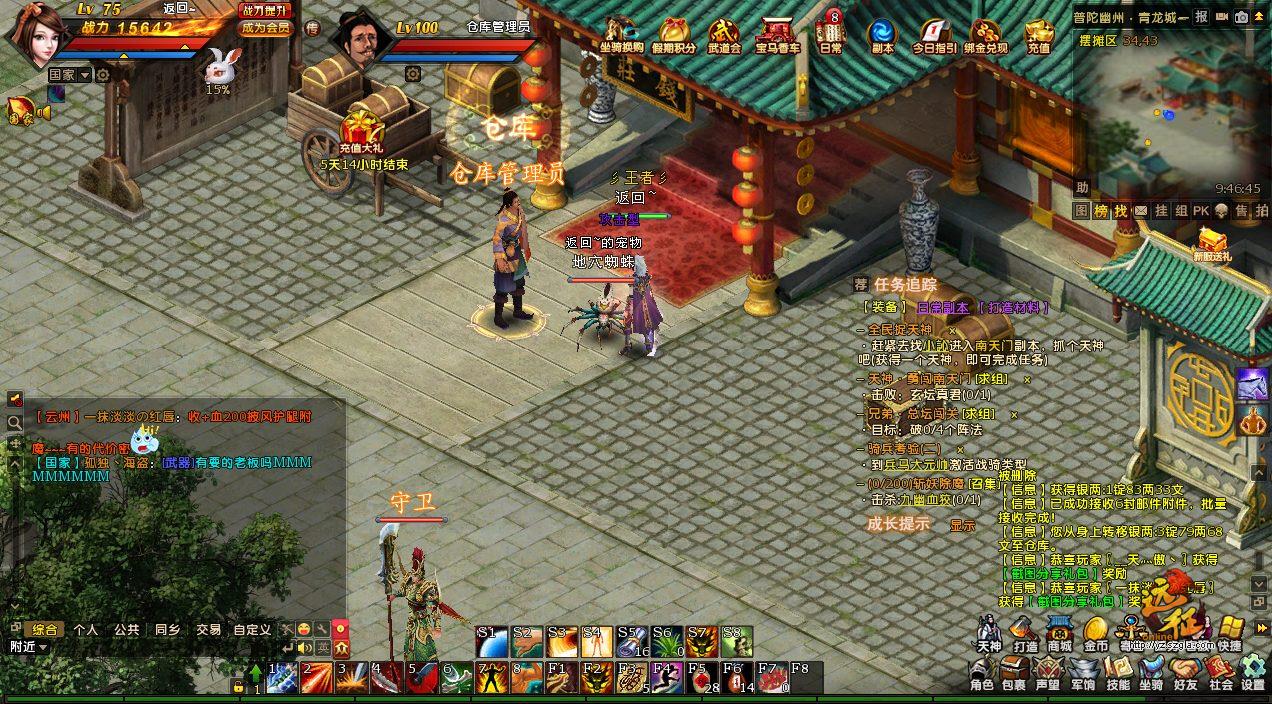This screenshot has height=704, width=1272.
Task: Open the 设置 settings gear
Action: coord(1252,670)
